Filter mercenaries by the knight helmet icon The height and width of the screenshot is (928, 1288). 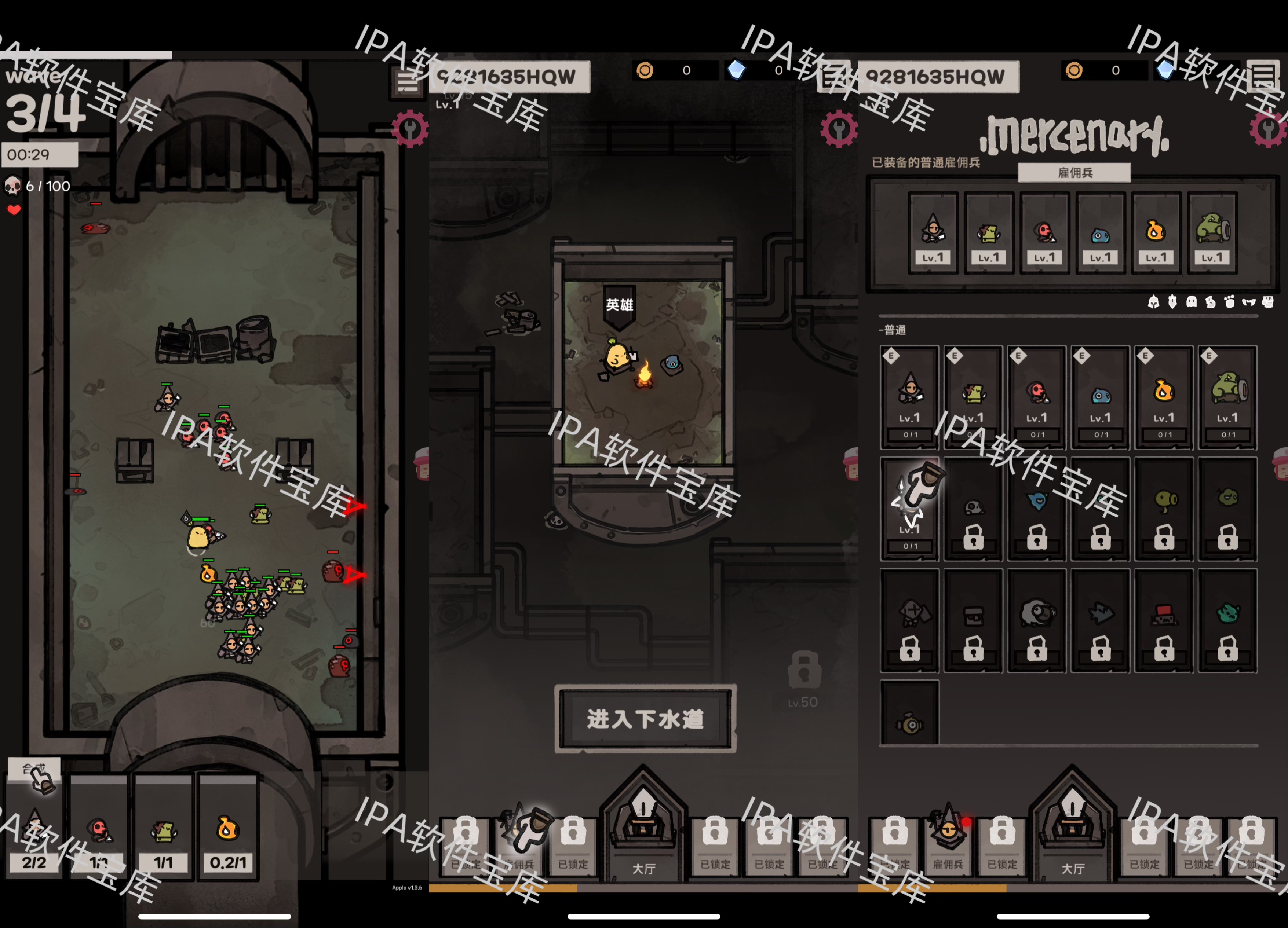[x=1153, y=302]
